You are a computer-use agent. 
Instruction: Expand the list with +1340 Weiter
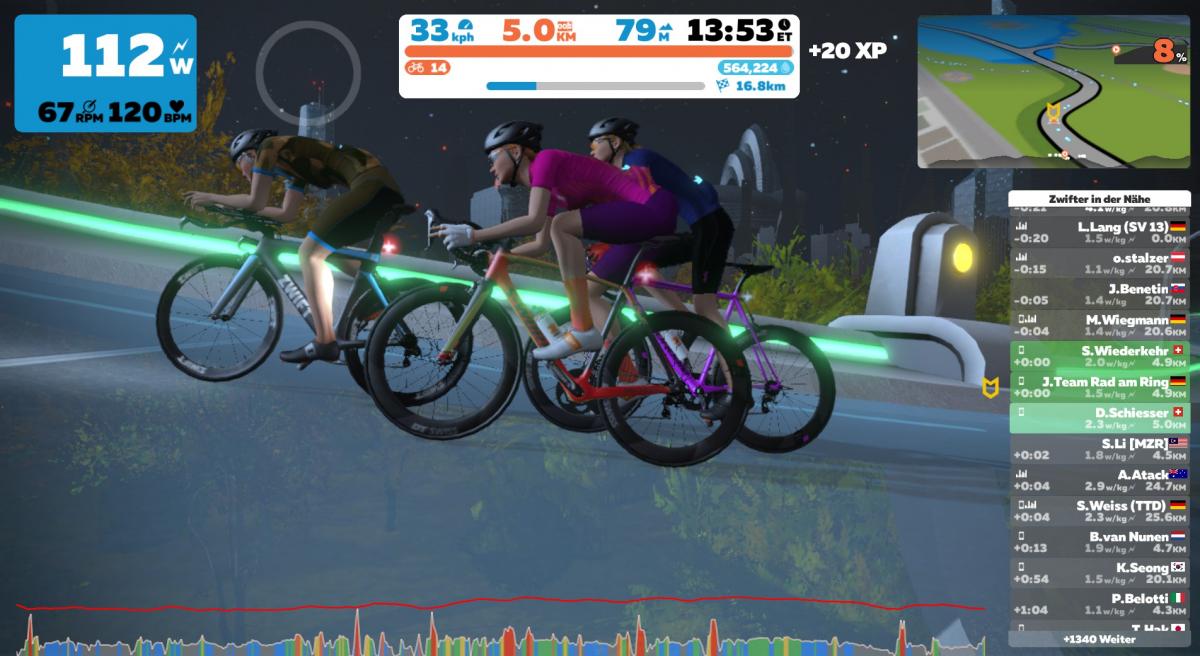click(1098, 638)
